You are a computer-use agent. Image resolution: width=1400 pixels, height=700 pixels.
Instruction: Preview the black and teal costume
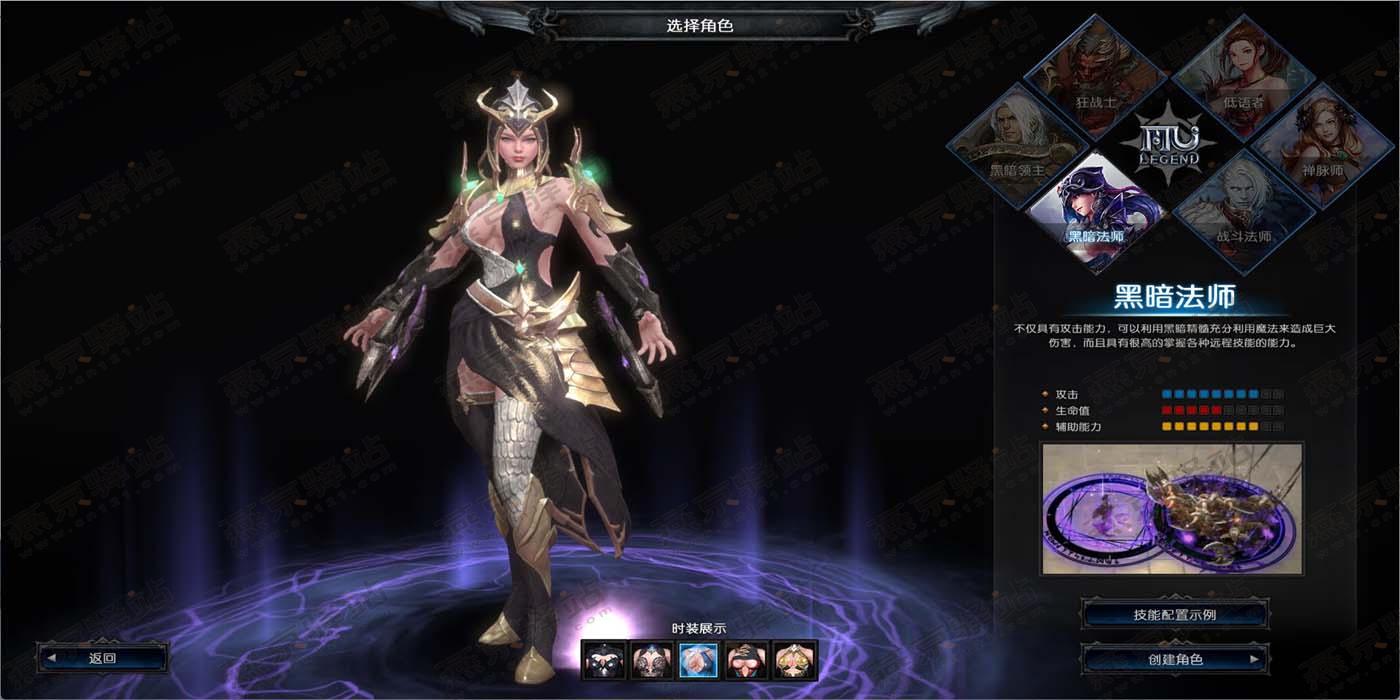click(x=747, y=660)
